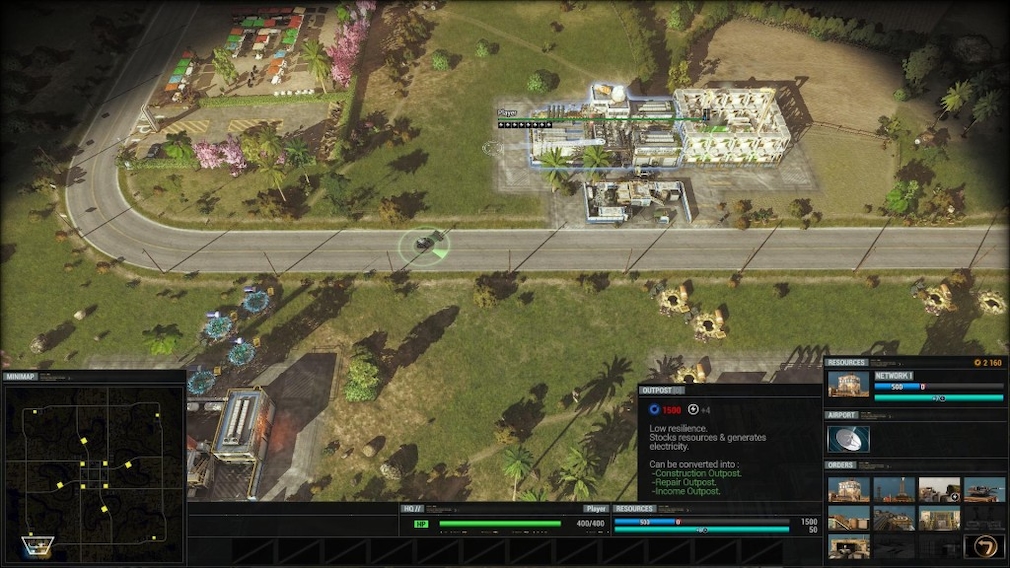Choose the garage bunker build order

click(x=848, y=546)
